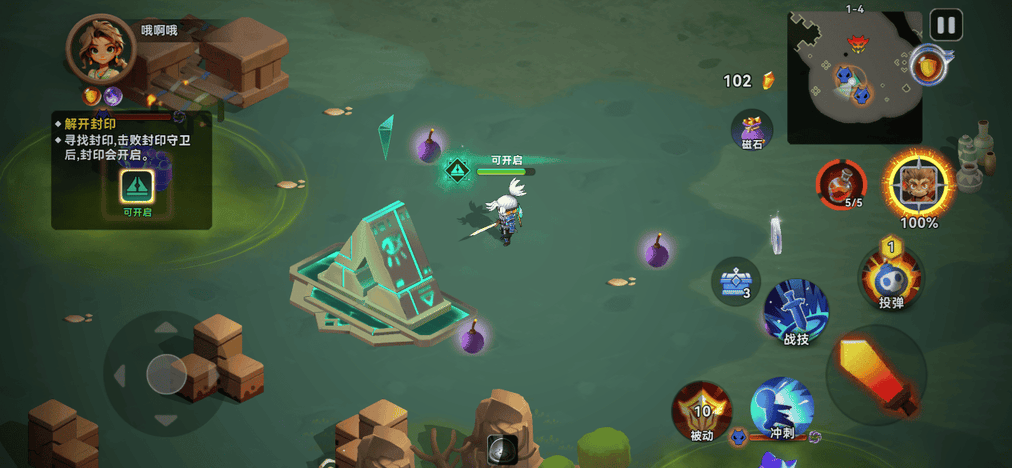
Task: Activate the monkey ultimate at 100%
Action: pos(919,184)
